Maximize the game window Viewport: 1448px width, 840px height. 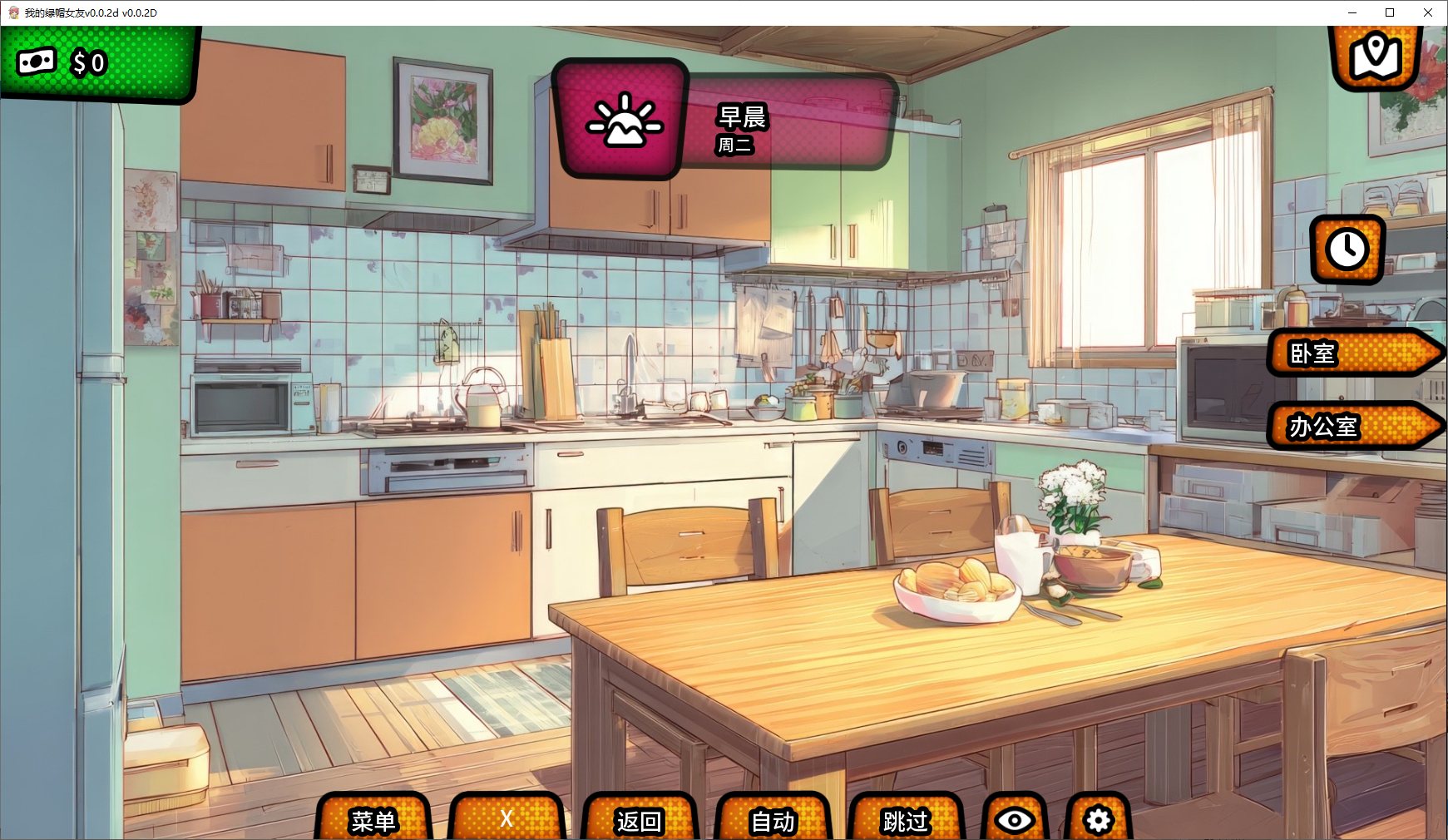pos(1390,12)
